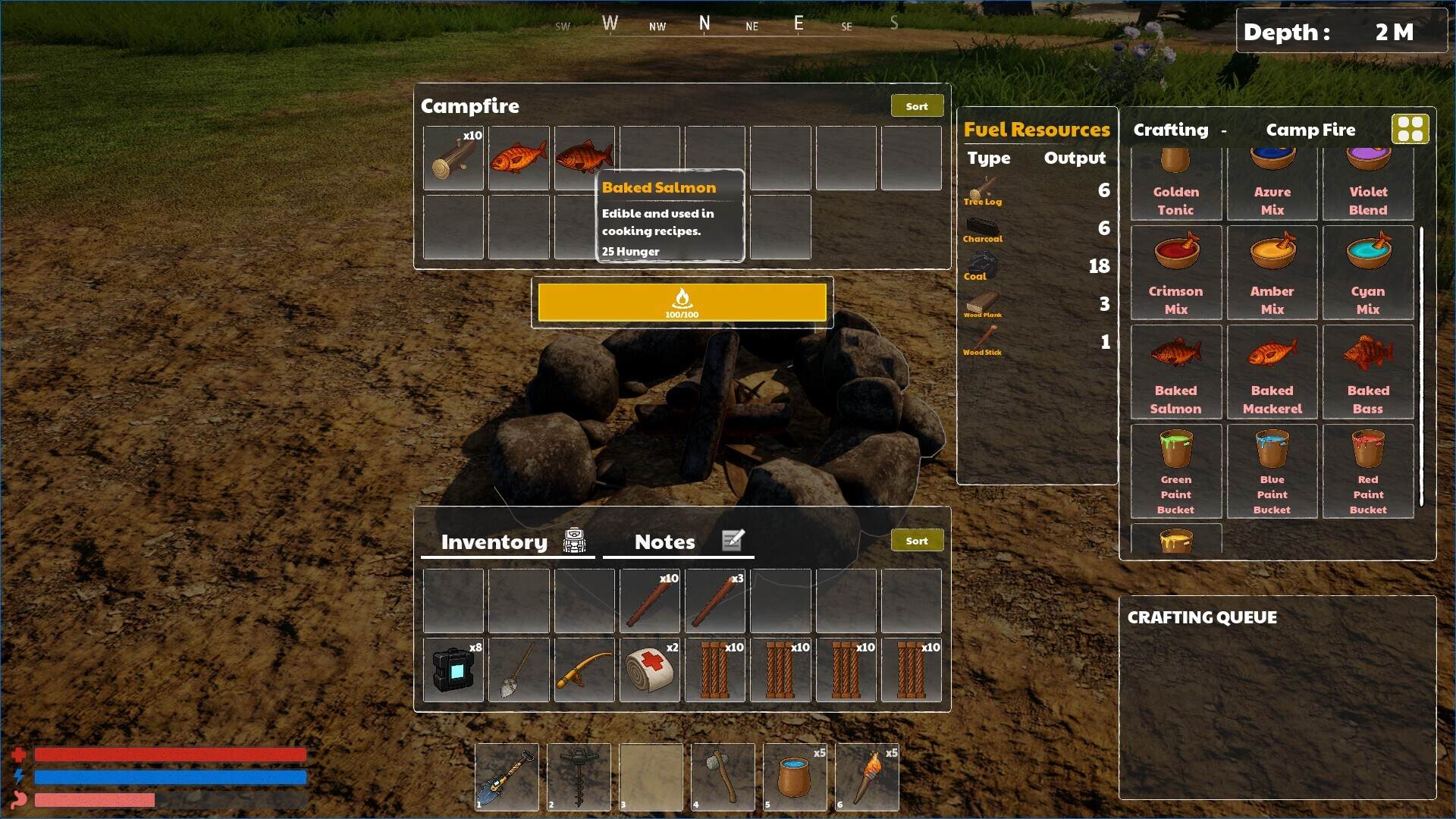This screenshot has height=819, width=1456.
Task: Equip the torch in hotbar slot 6
Action: (867, 777)
